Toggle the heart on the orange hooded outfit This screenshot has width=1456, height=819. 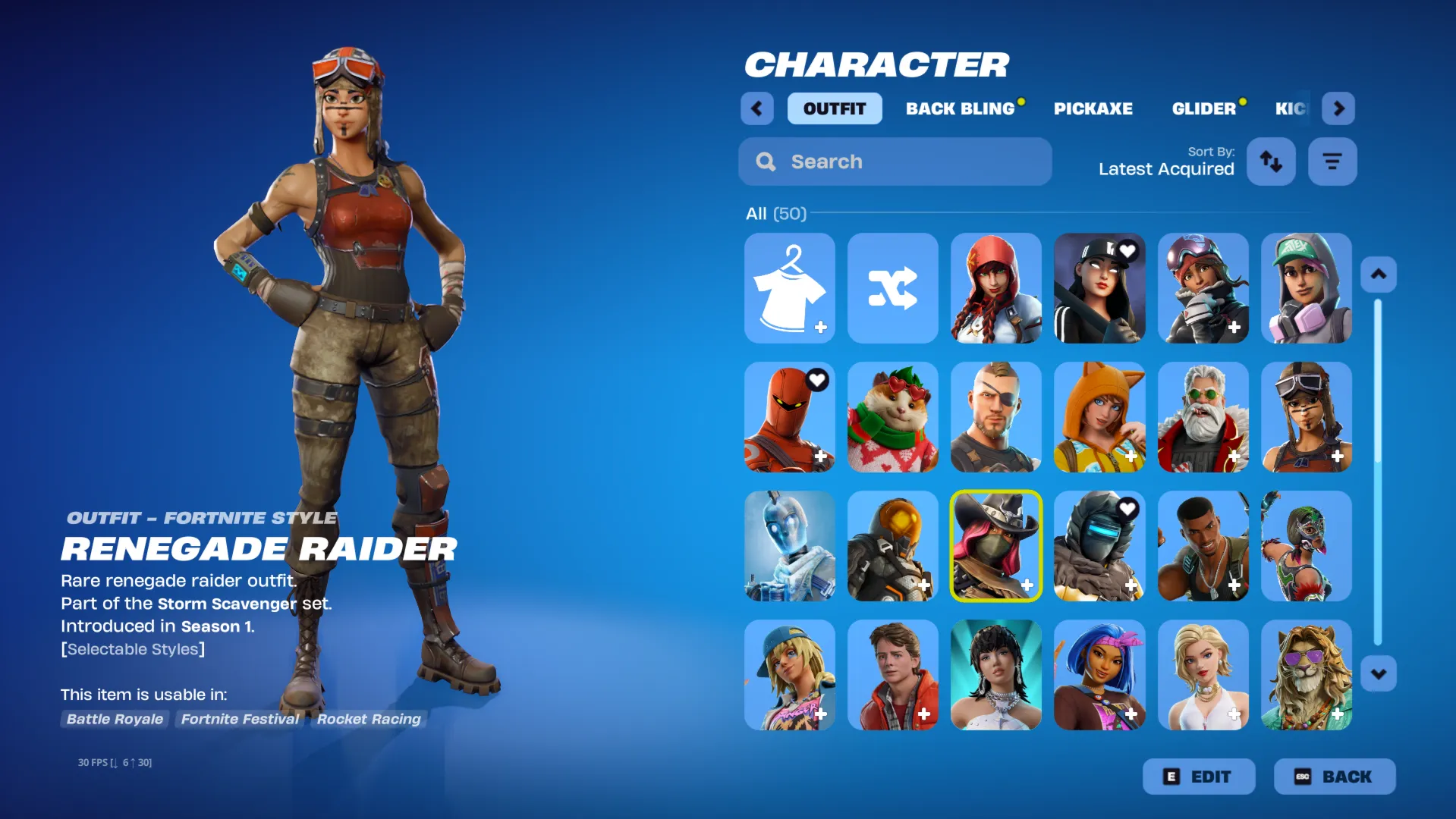pos(816,380)
